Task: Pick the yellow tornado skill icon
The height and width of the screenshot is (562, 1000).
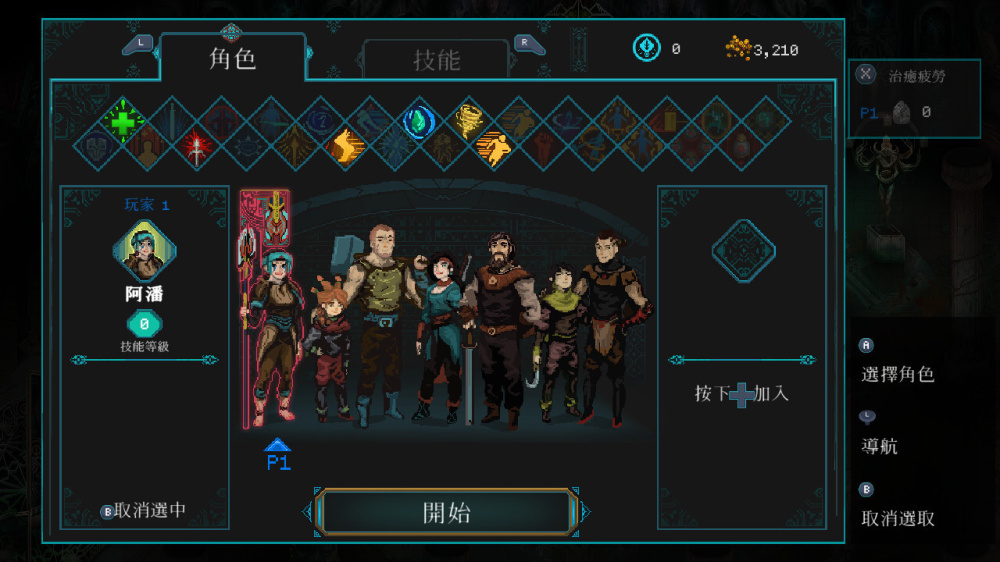Action: coord(468,121)
